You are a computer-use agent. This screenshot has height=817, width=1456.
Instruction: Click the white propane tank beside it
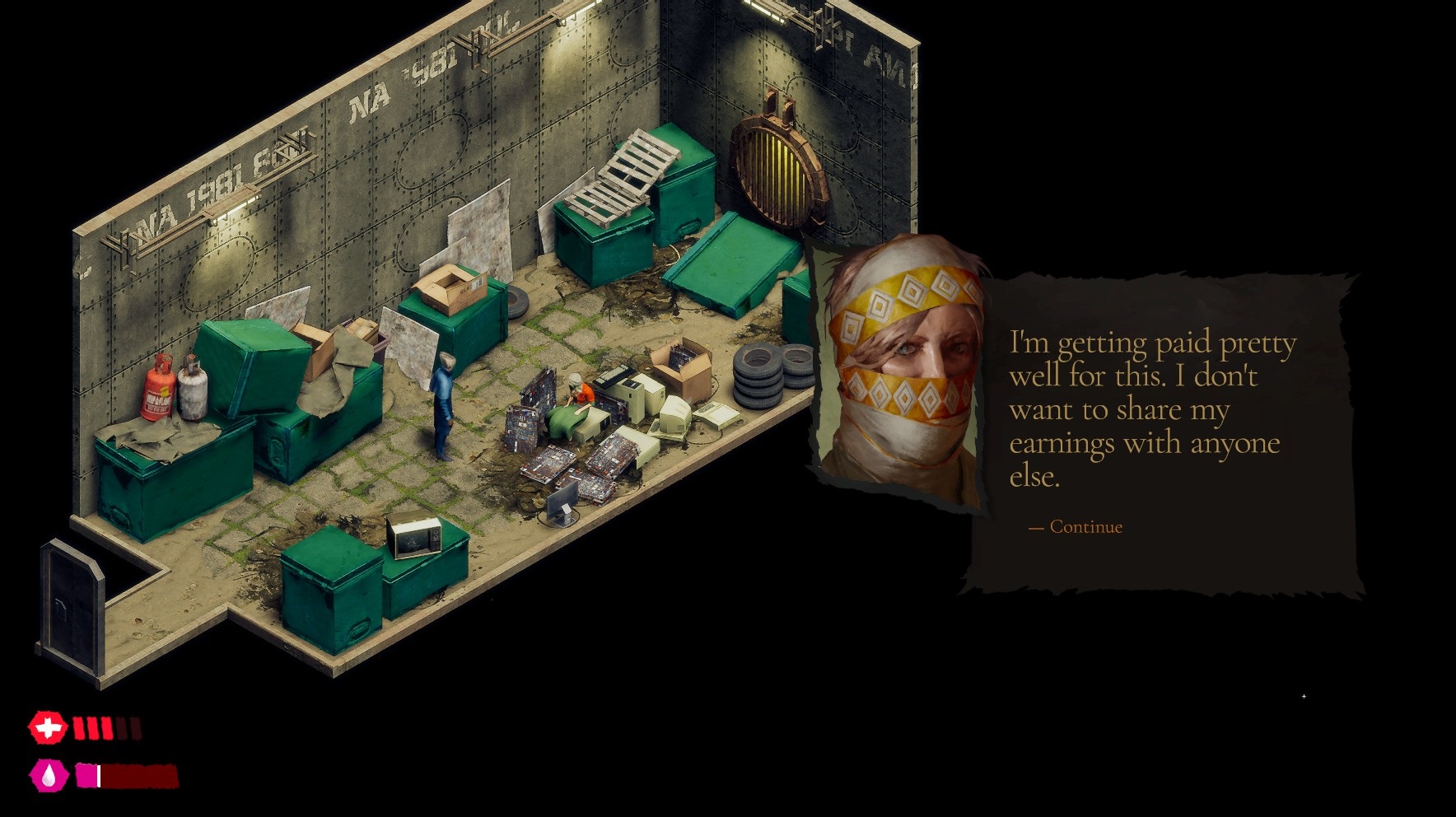pyautogui.click(x=191, y=387)
